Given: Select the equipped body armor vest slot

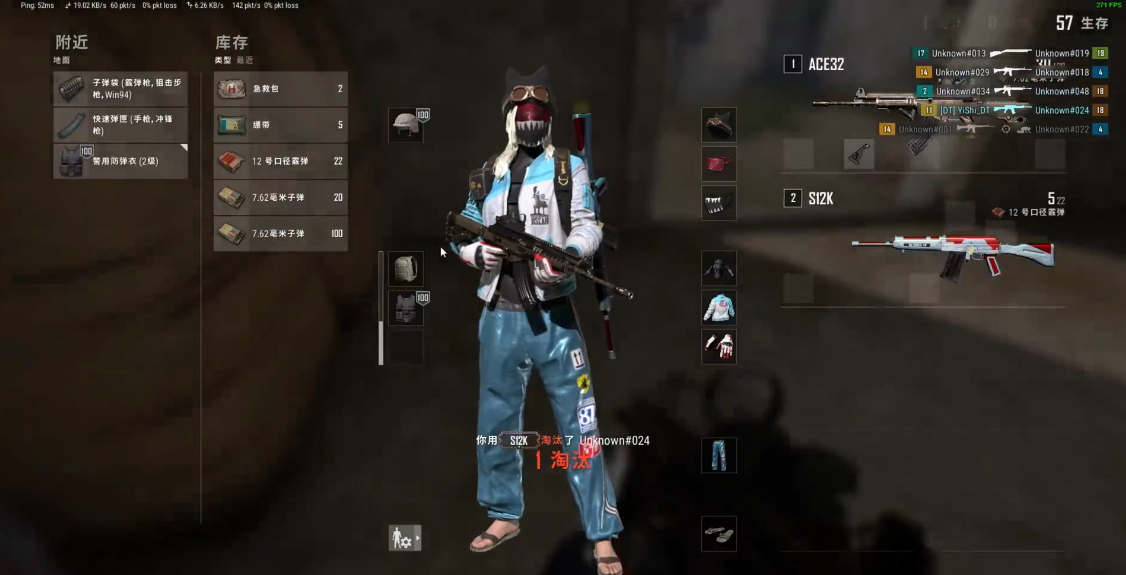Looking at the screenshot, I should 406,307.
